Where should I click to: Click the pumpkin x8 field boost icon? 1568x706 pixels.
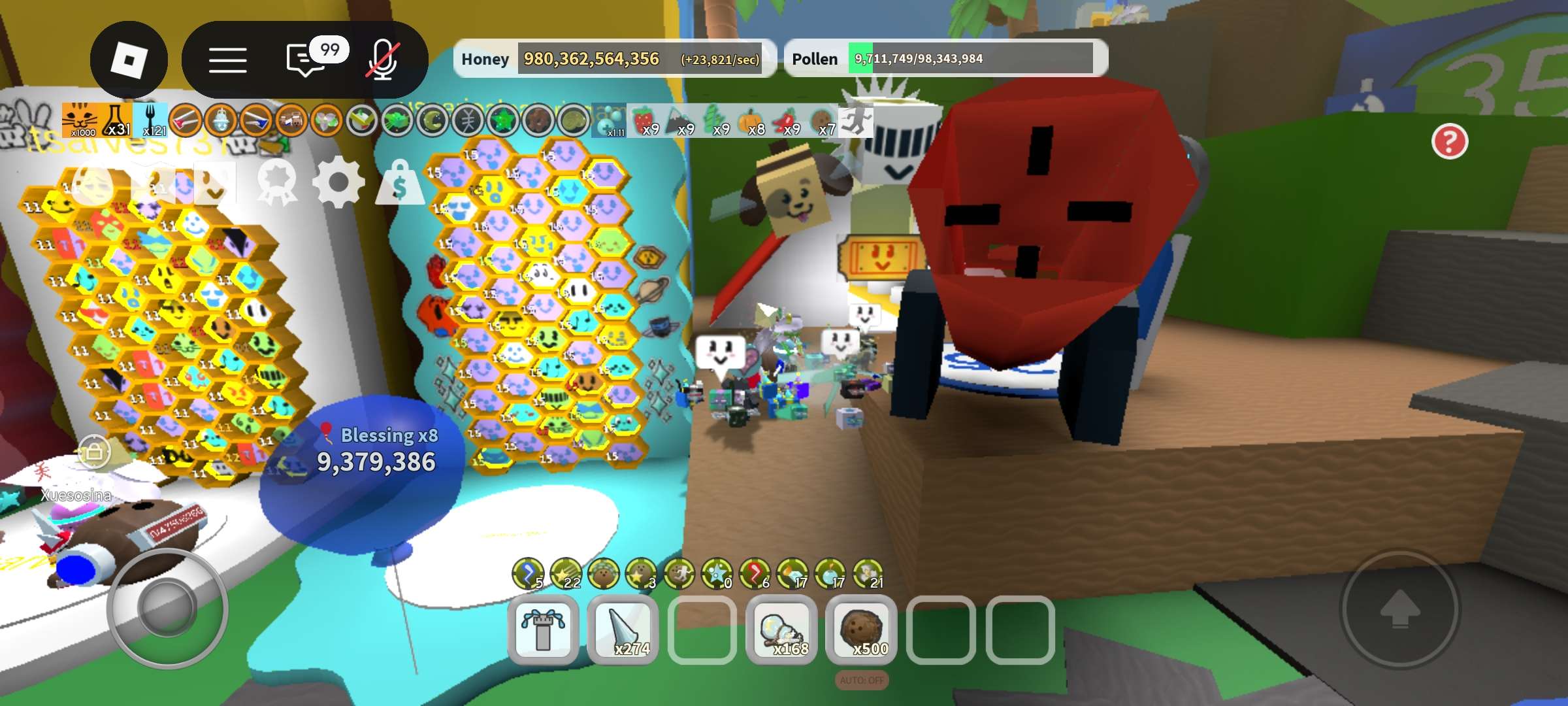(753, 120)
